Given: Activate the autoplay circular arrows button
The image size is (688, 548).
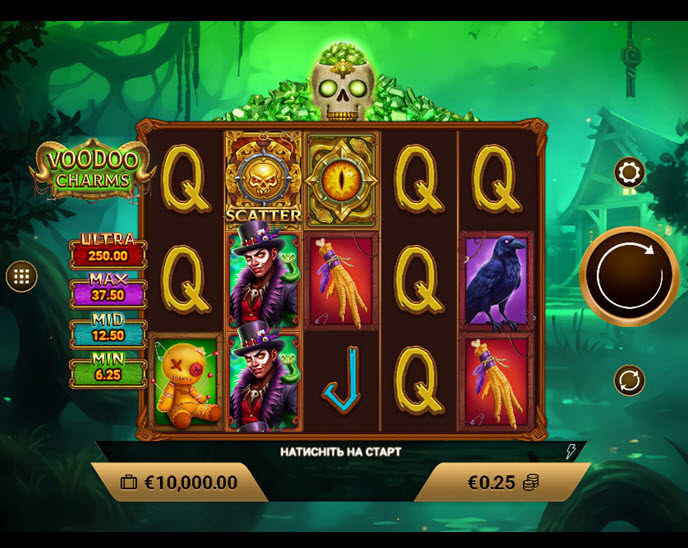Looking at the screenshot, I should pos(629,380).
